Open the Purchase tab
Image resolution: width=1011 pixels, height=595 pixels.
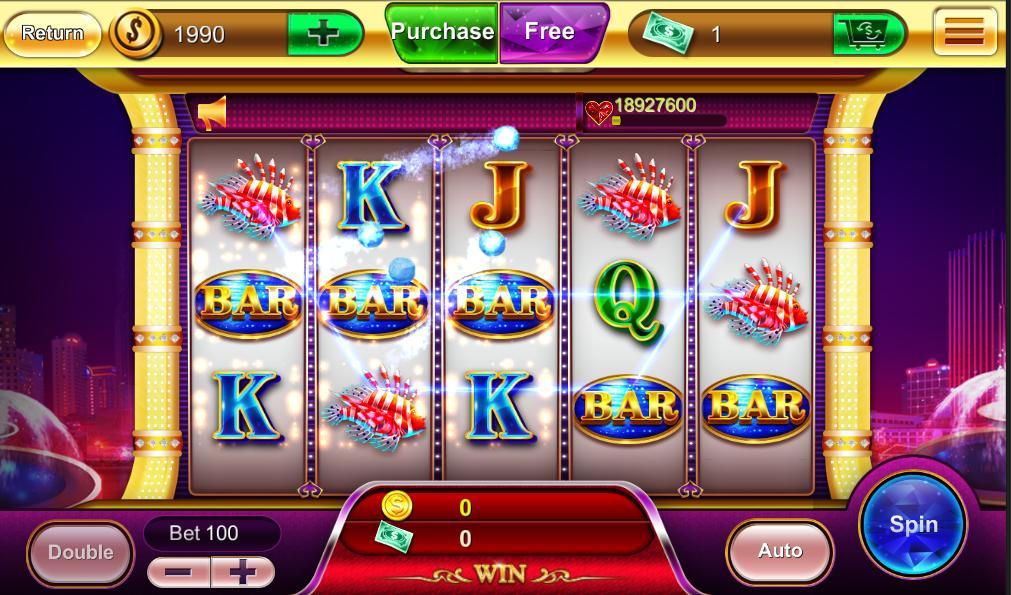442,32
